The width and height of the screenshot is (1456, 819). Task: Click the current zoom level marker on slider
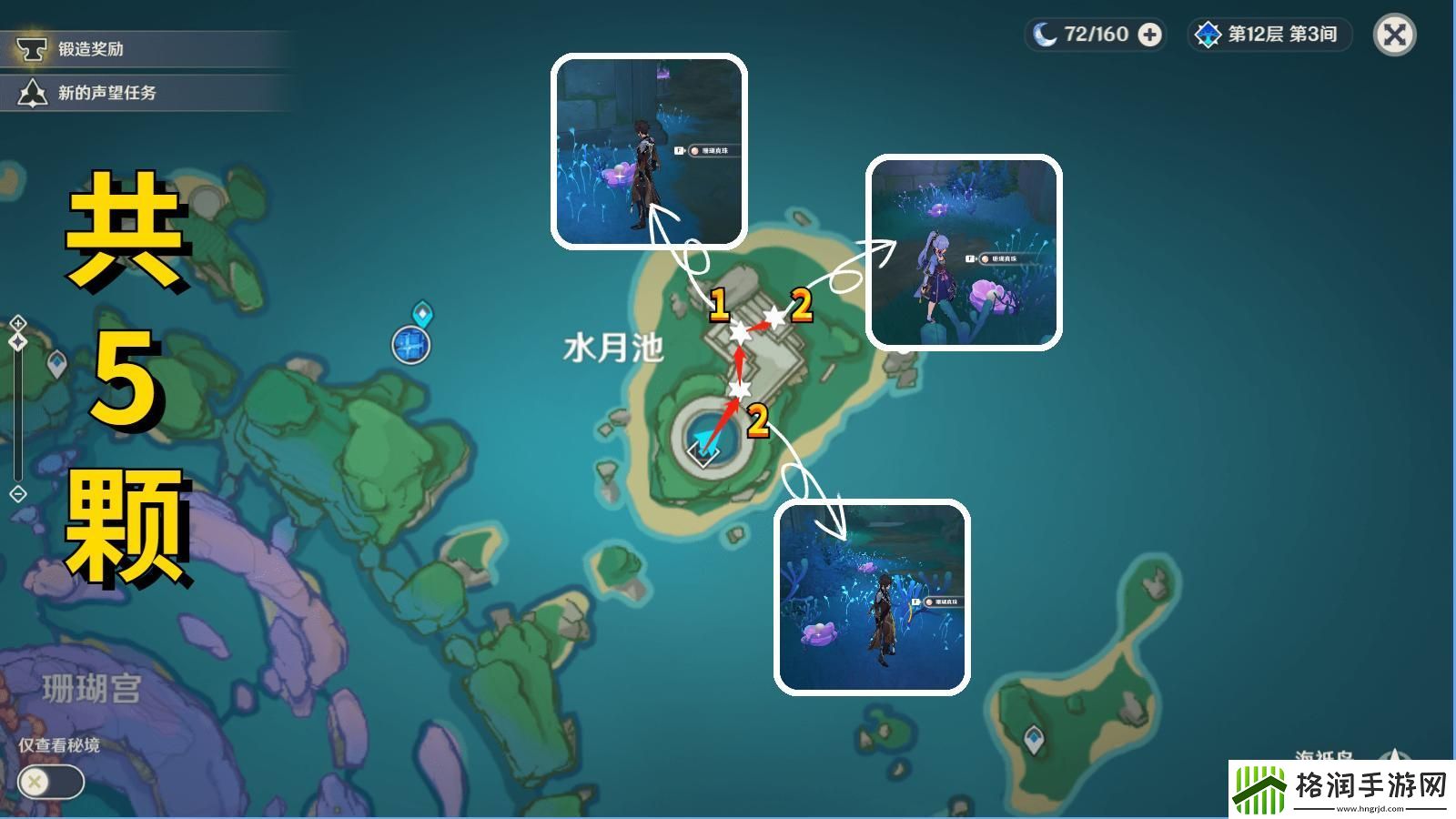(x=16, y=341)
